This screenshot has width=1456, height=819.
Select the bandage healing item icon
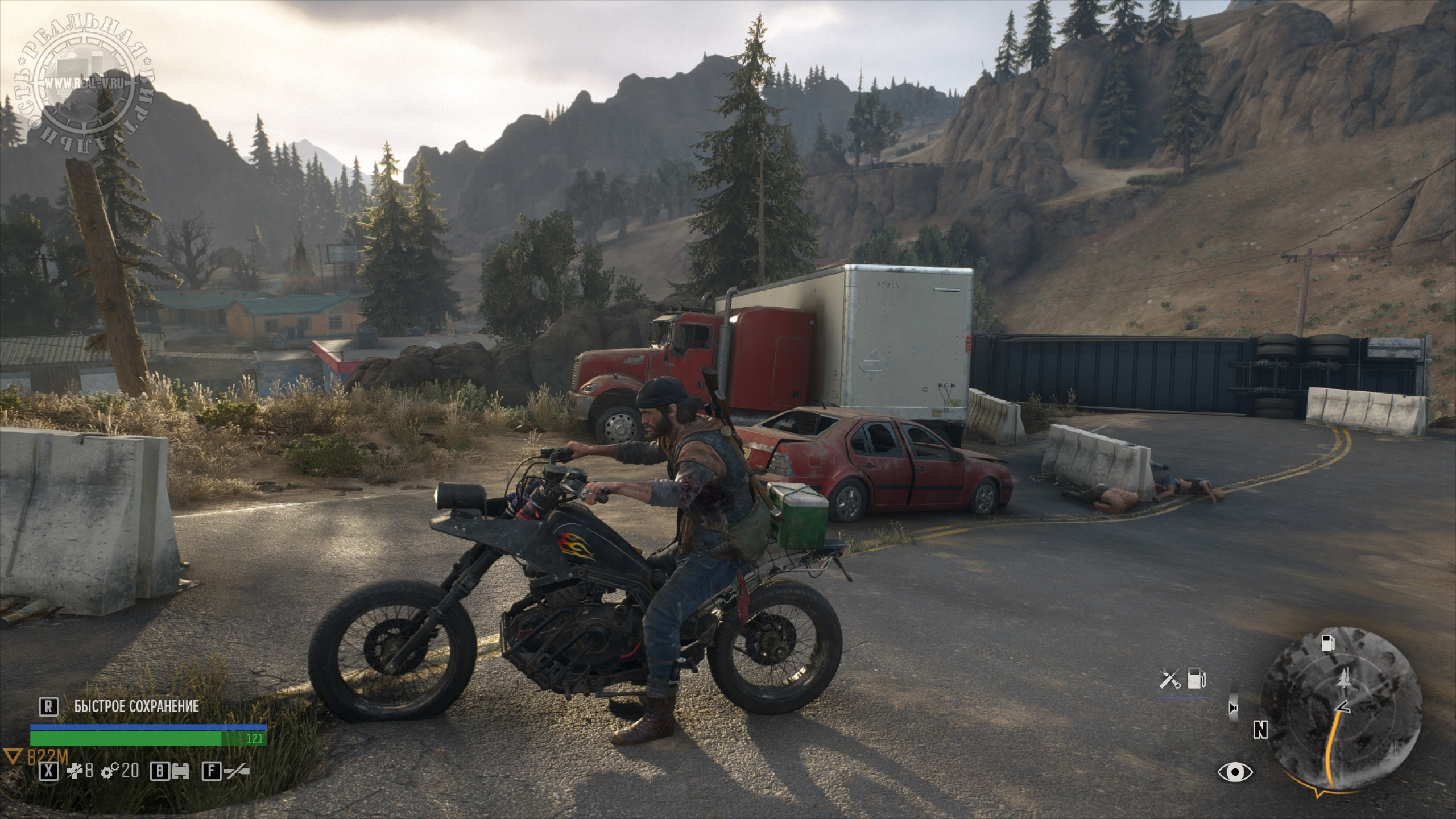[x=75, y=771]
